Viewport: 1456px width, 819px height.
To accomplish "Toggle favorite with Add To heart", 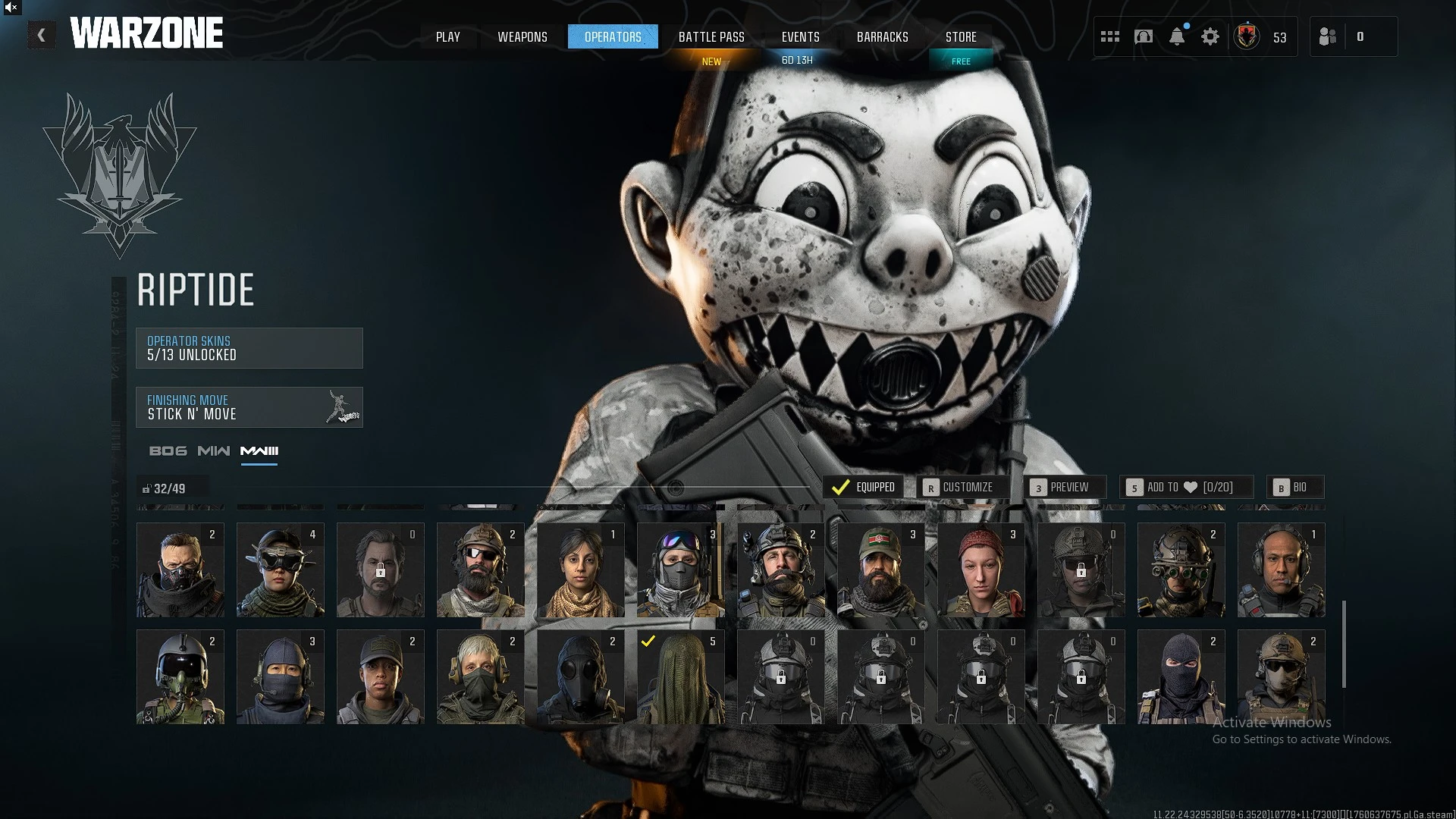I will point(1188,488).
